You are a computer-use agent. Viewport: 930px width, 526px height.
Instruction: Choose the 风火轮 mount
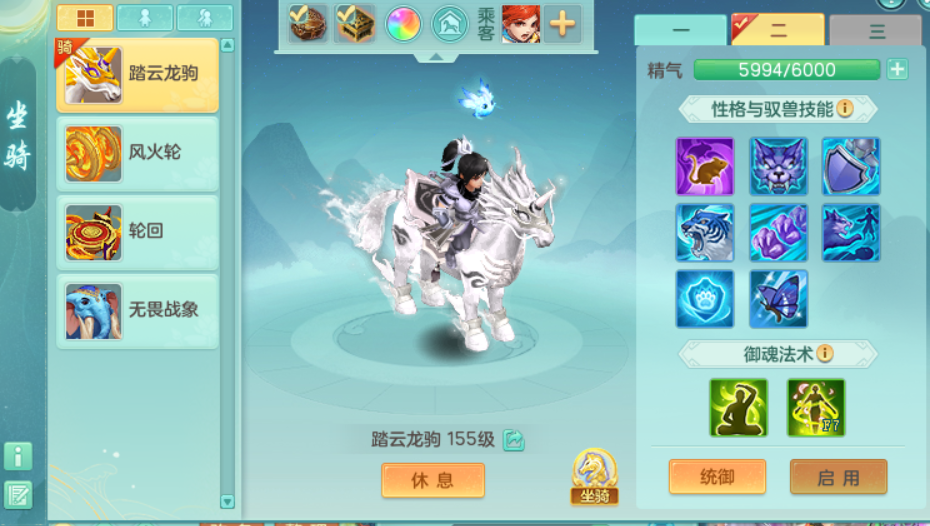click(137, 153)
